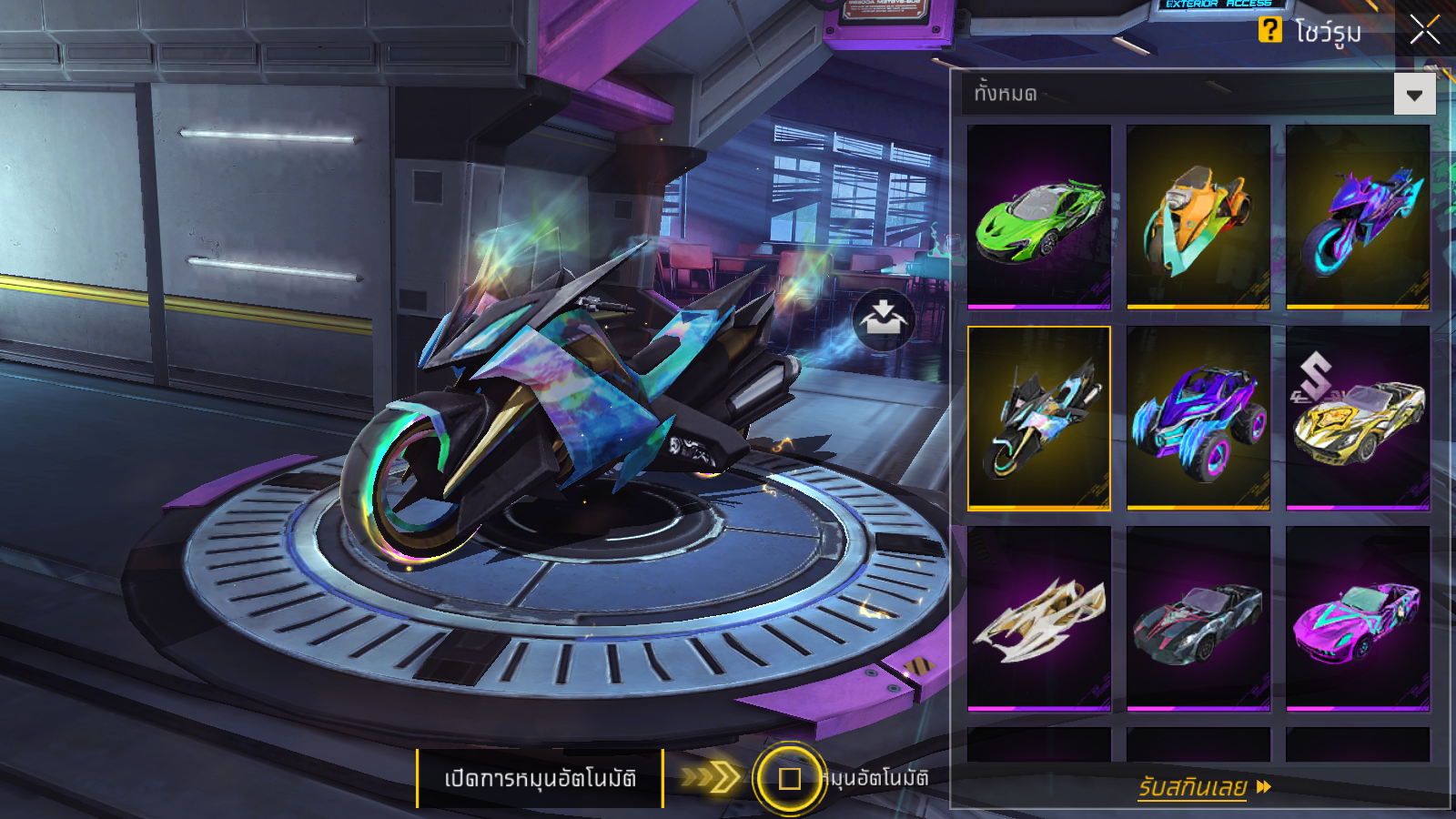Toggle the auto-rotate square button
This screenshot has height=819, width=1456.
point(789,778)
